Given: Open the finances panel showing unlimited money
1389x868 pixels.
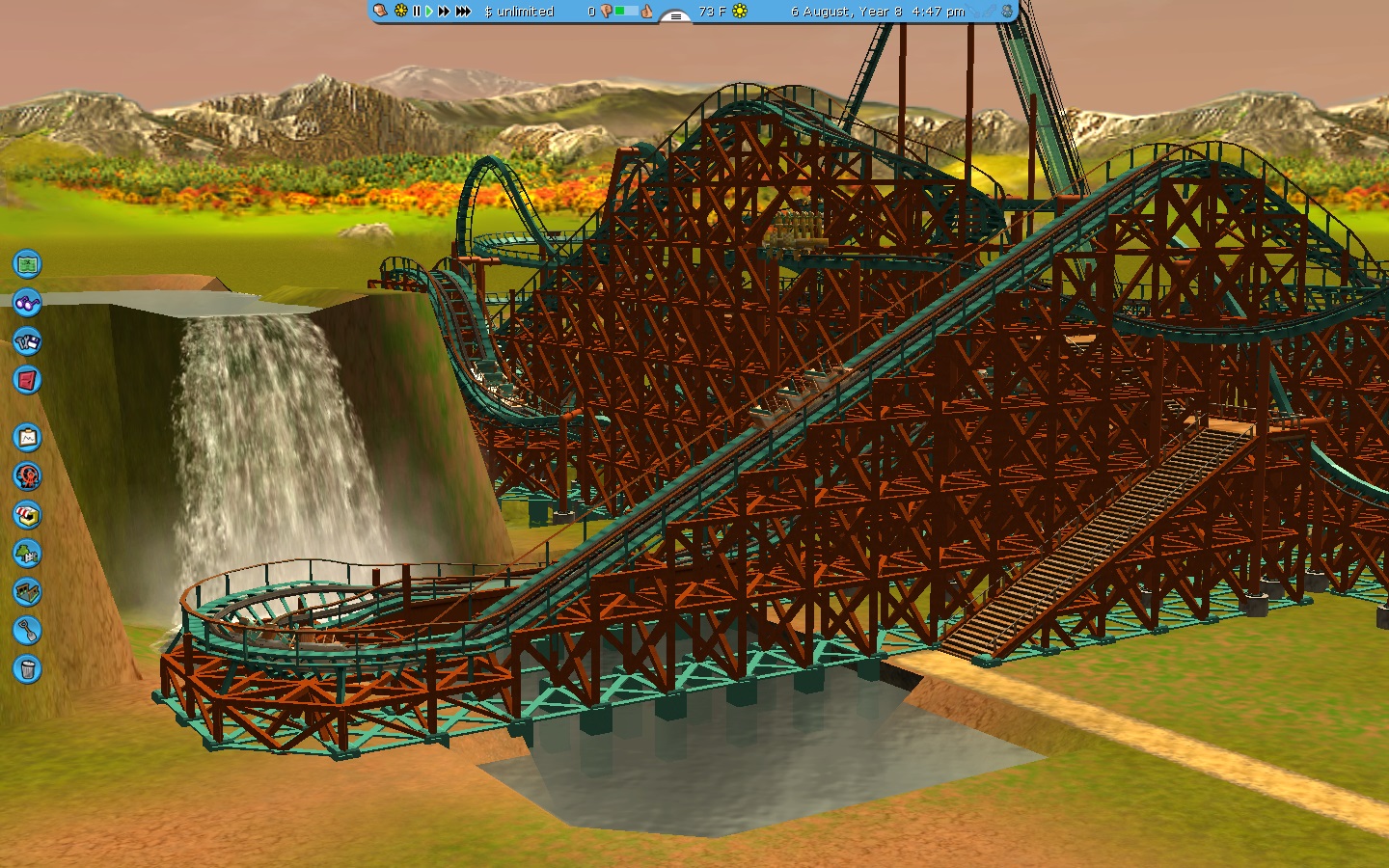Looking at the screenshot, I should [519, 12].
